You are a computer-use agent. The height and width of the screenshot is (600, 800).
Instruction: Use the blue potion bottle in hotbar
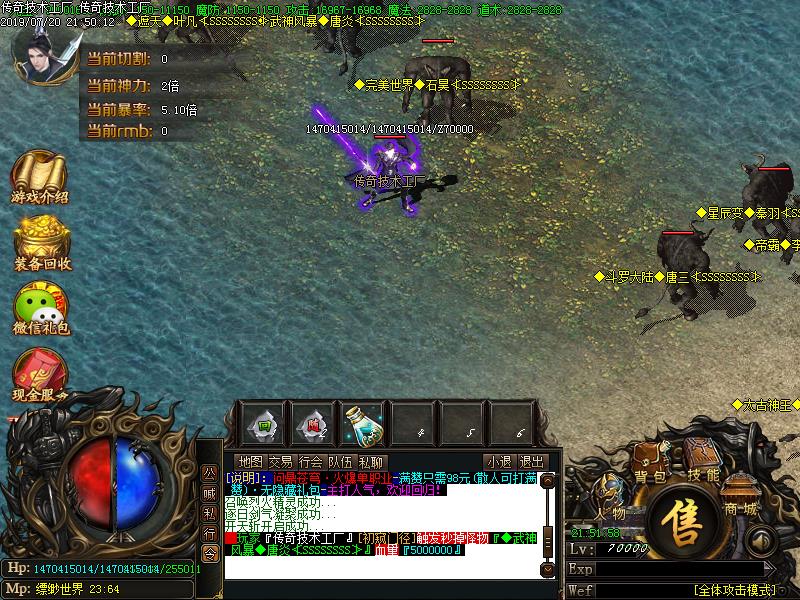click(362, 425)
